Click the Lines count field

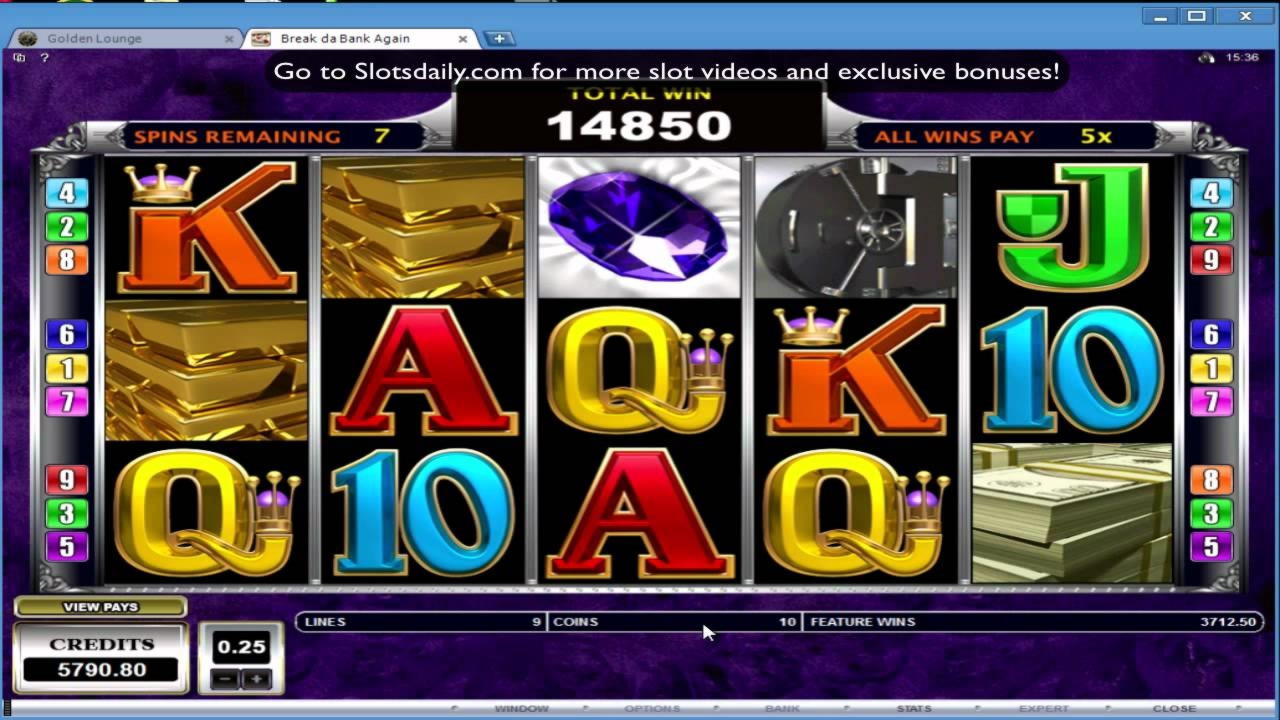(x=422, y=622)
